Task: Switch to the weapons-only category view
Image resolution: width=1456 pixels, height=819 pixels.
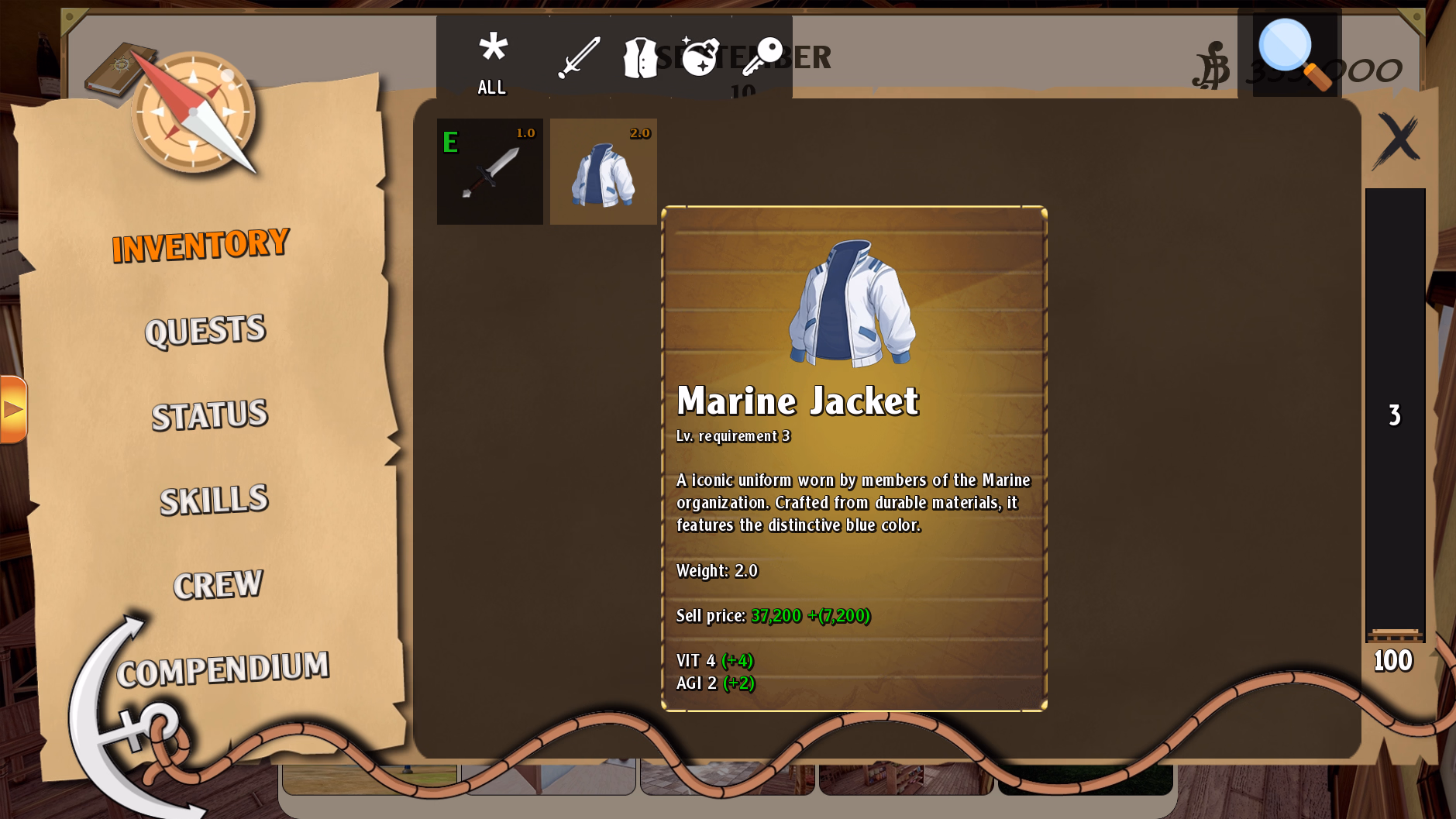Action: (x=580, y=54)
